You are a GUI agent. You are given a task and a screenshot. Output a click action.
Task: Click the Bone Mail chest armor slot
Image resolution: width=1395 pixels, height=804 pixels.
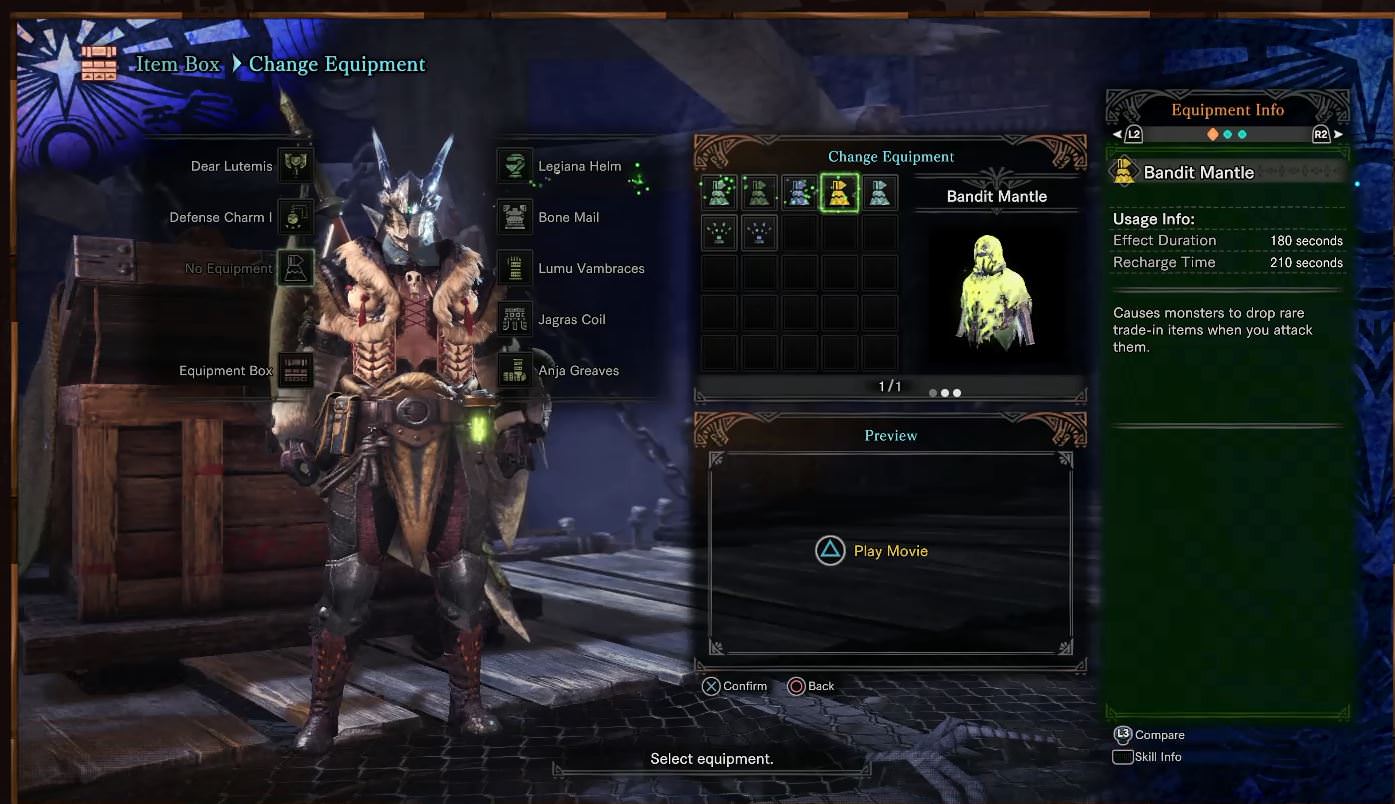515,217
